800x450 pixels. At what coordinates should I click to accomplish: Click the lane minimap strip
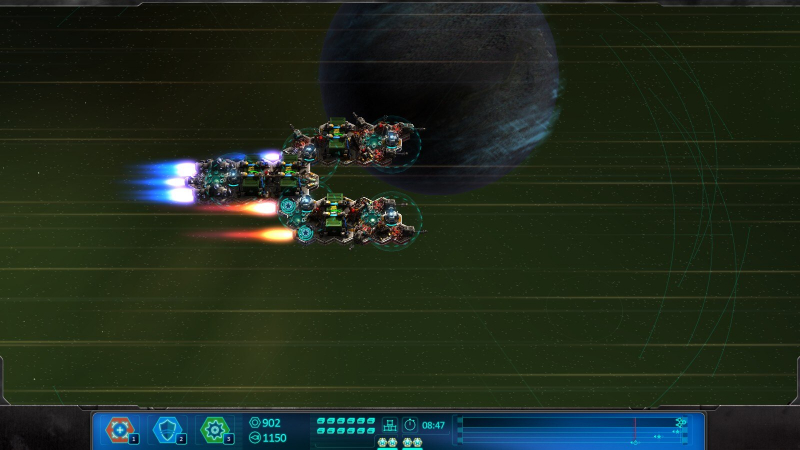pos(573,430)
